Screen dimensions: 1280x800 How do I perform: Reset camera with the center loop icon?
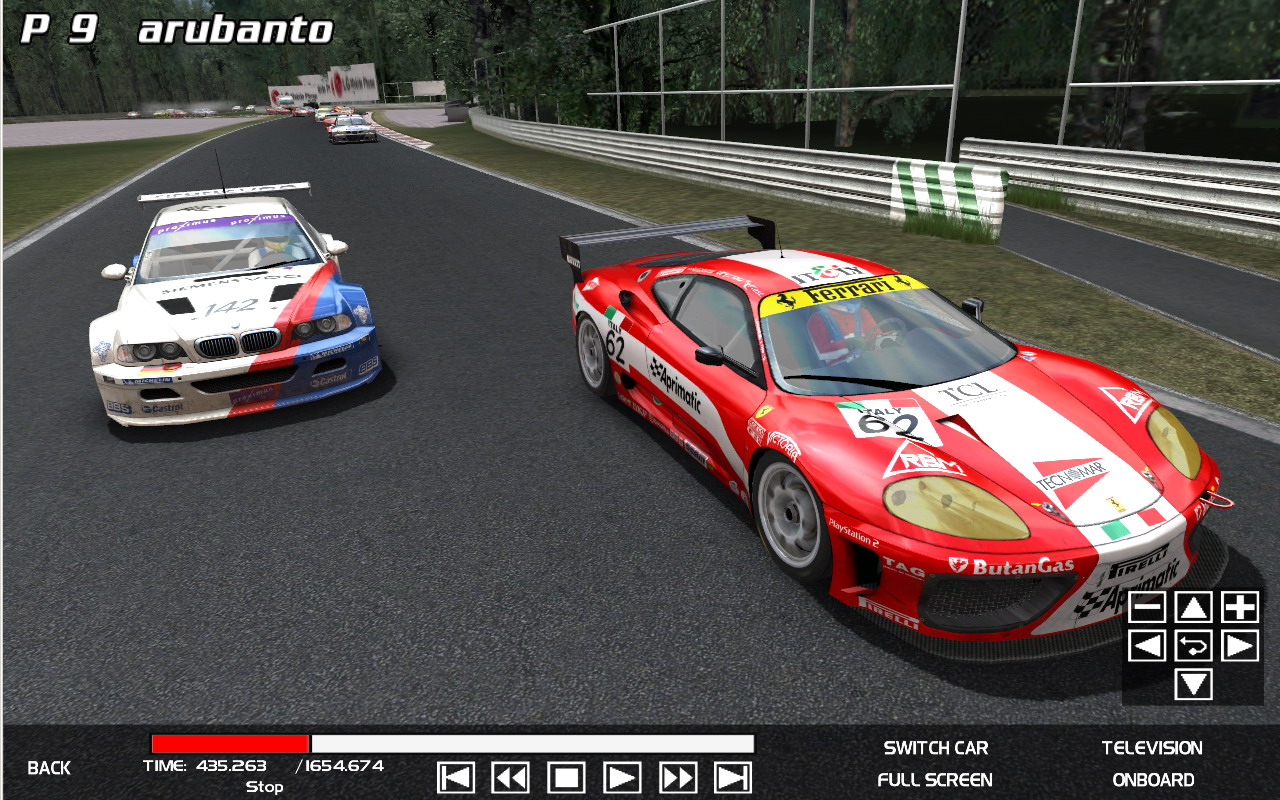1193,645
